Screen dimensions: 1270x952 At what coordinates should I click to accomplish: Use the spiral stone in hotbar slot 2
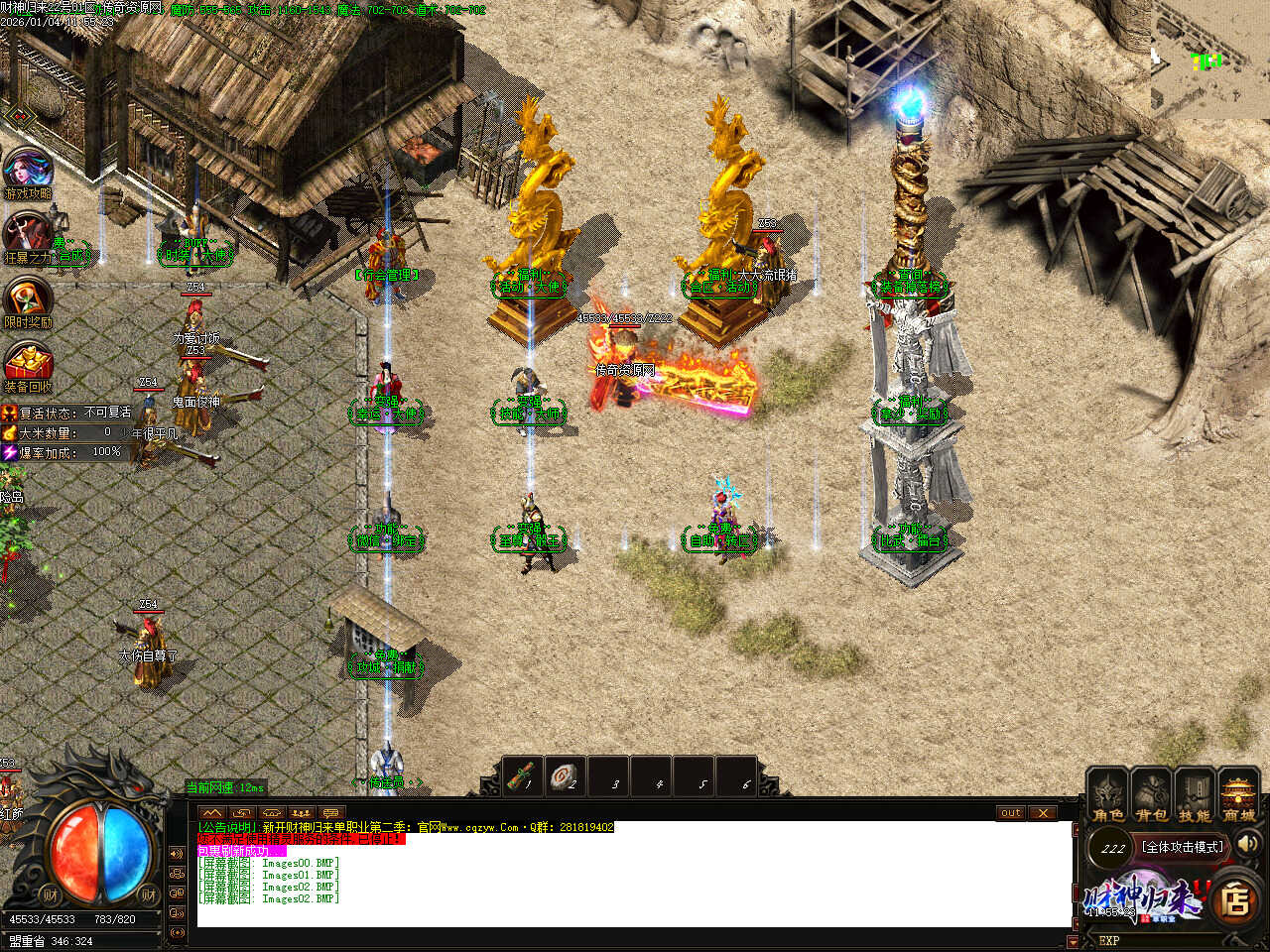tap(566, 776)
